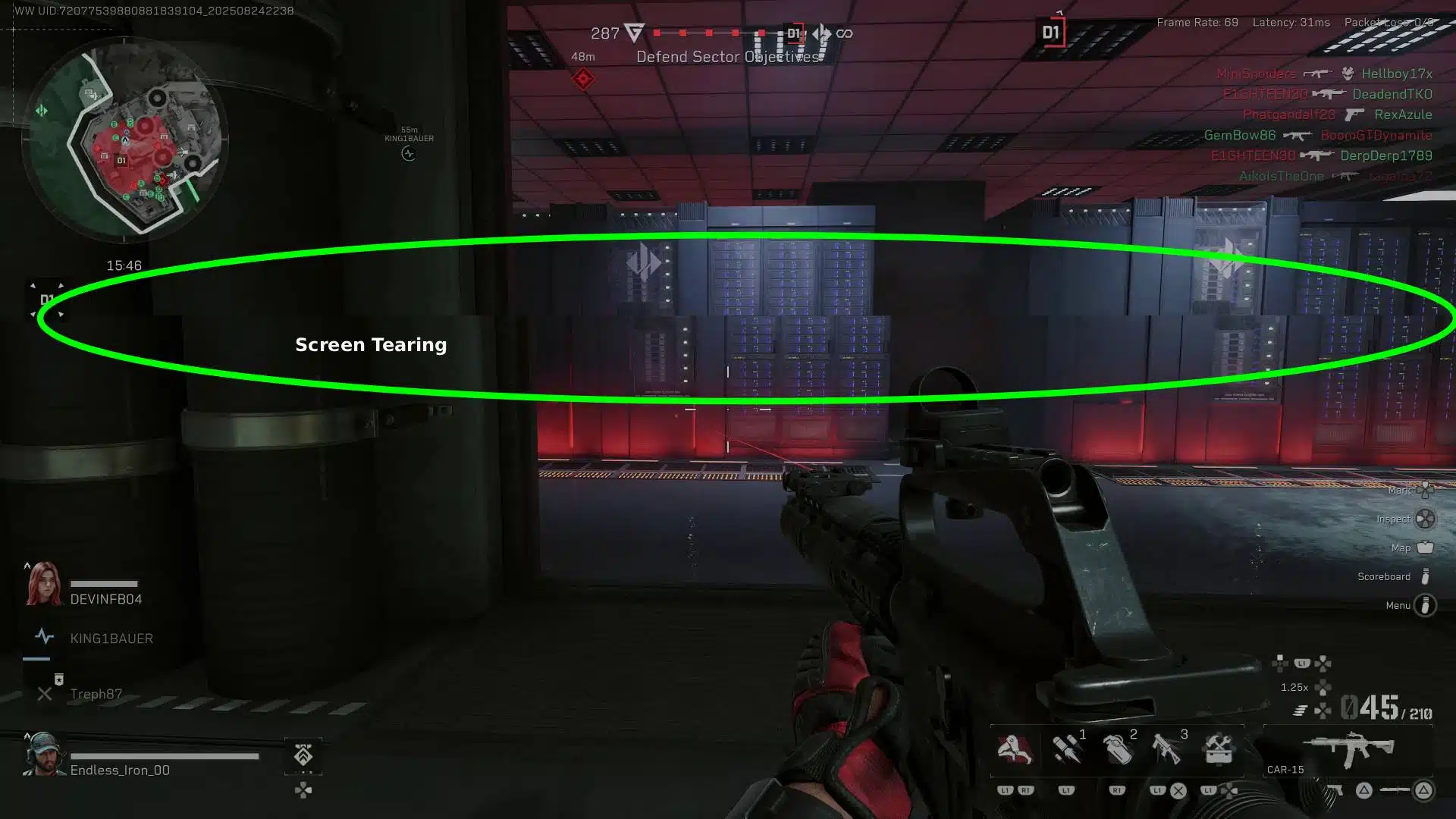Open the Menu options icon
The height and width of the screenshot is (819, 1456).
coord(1425,605)
